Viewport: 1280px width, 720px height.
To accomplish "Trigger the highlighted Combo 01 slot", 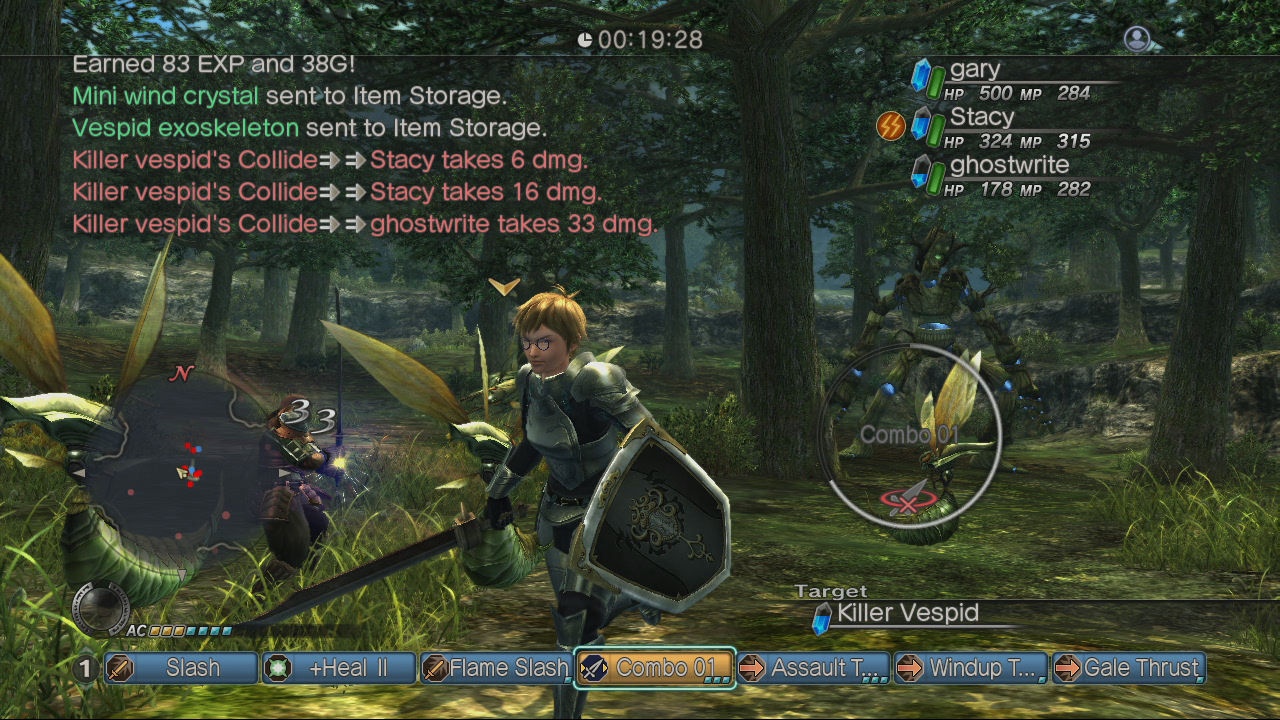I will 655,668.
